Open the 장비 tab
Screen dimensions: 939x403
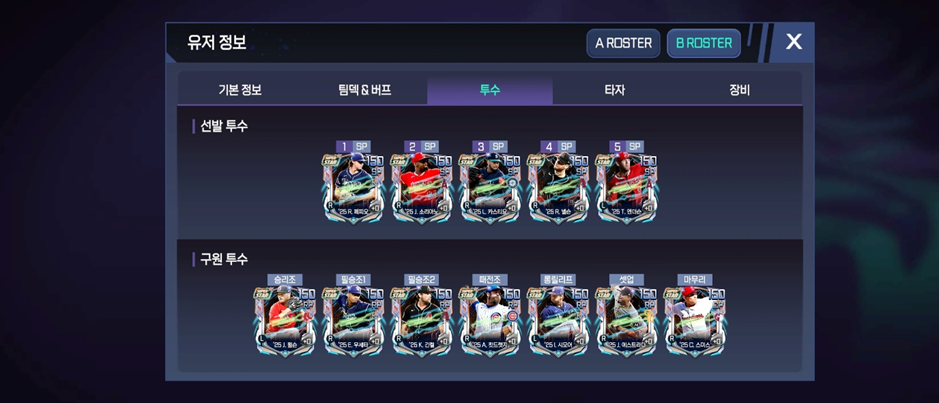click(x=739, y=90)
